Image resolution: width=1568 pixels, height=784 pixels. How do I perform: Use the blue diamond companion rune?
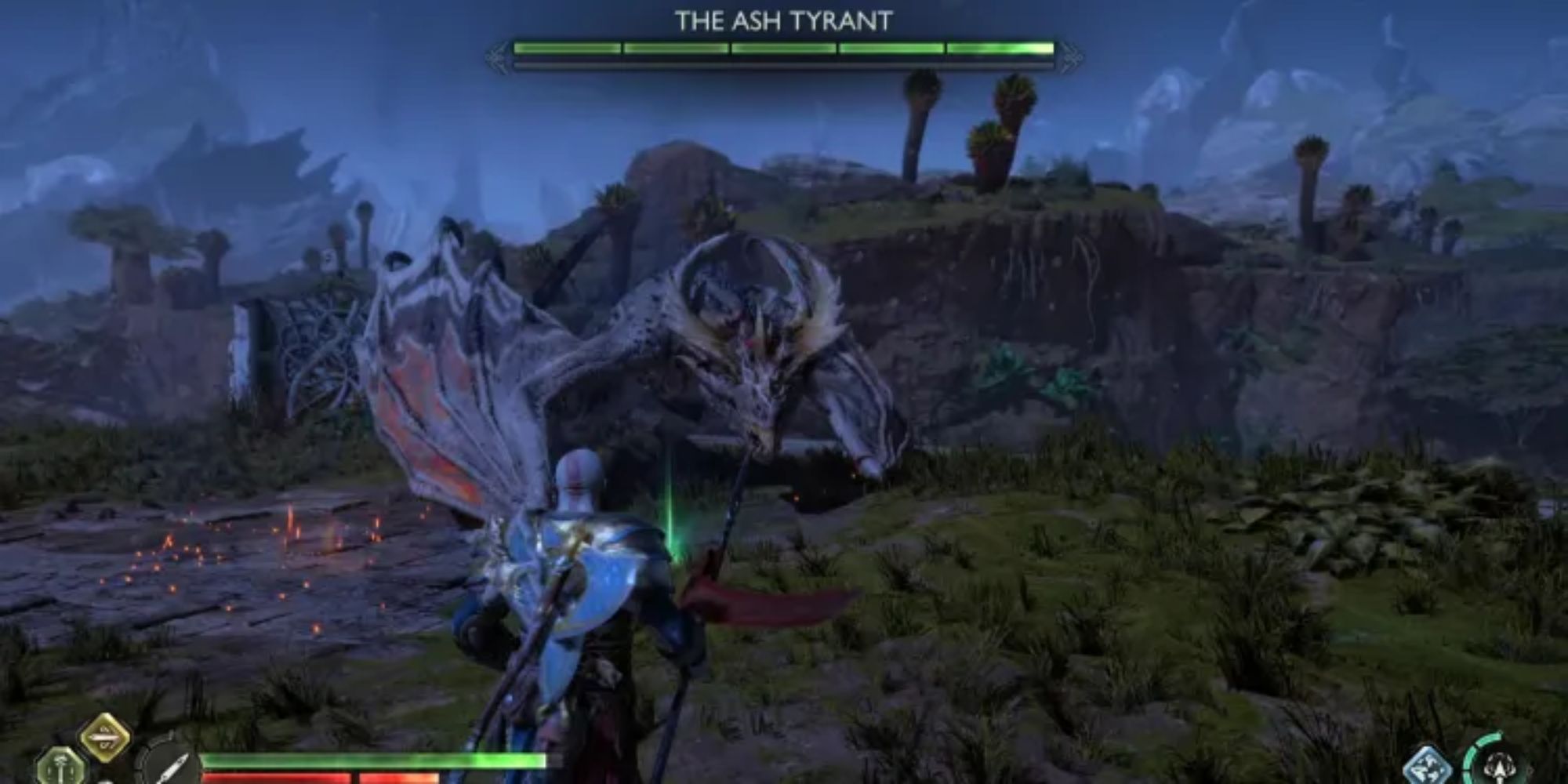tap(1427, 766)
